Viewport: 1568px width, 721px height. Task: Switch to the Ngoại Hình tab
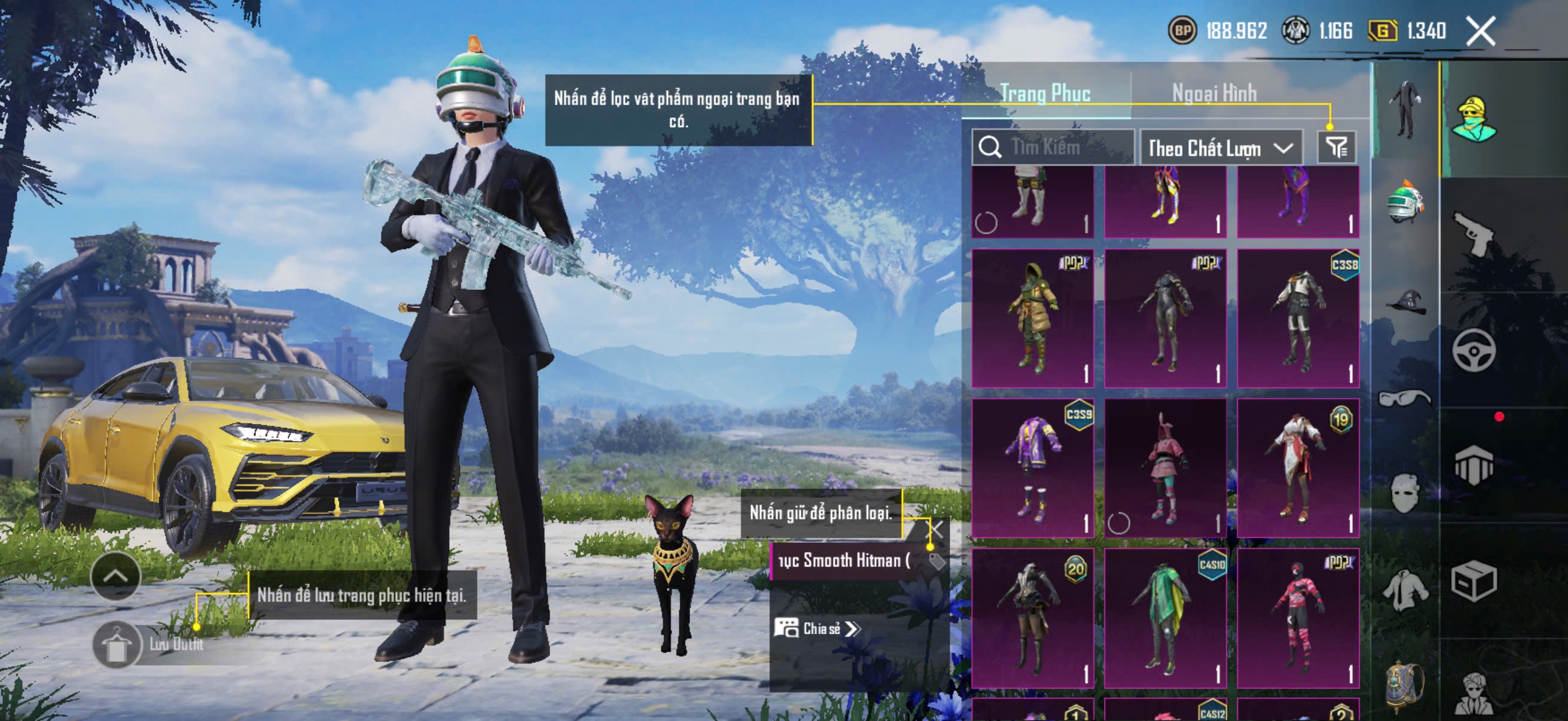(1214, 93)
